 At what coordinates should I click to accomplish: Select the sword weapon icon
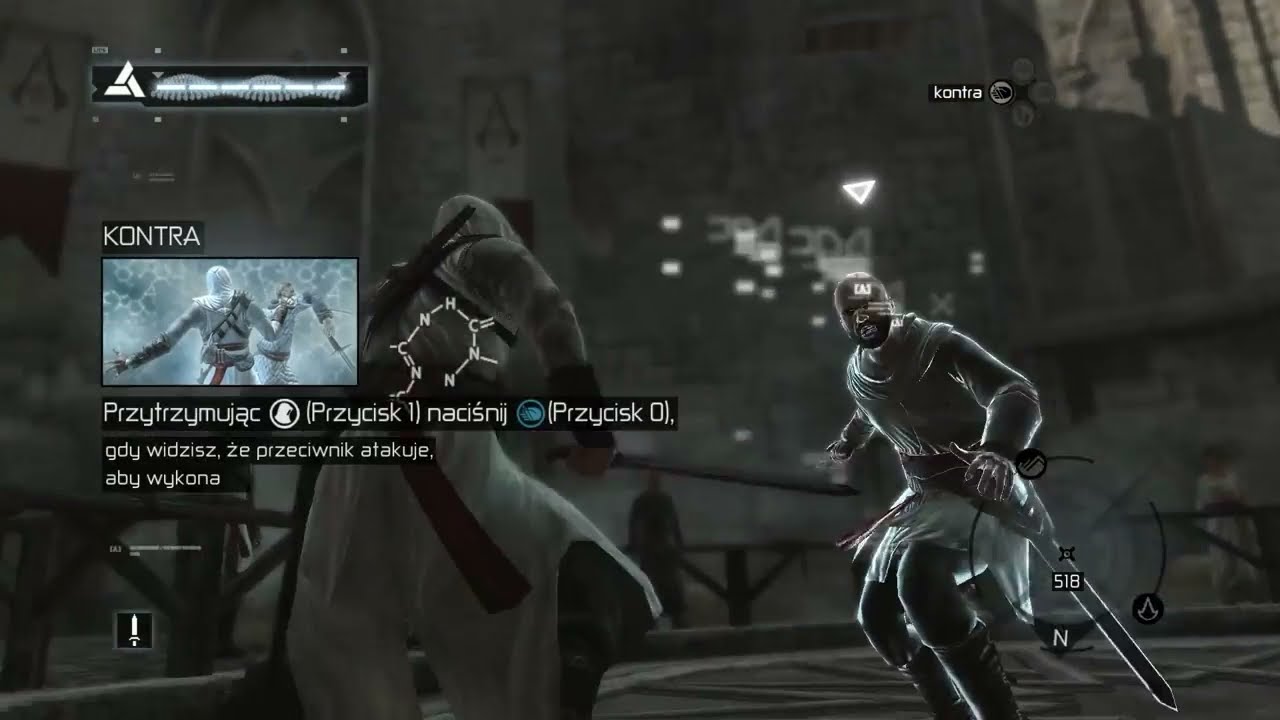(x=134, y=629)
